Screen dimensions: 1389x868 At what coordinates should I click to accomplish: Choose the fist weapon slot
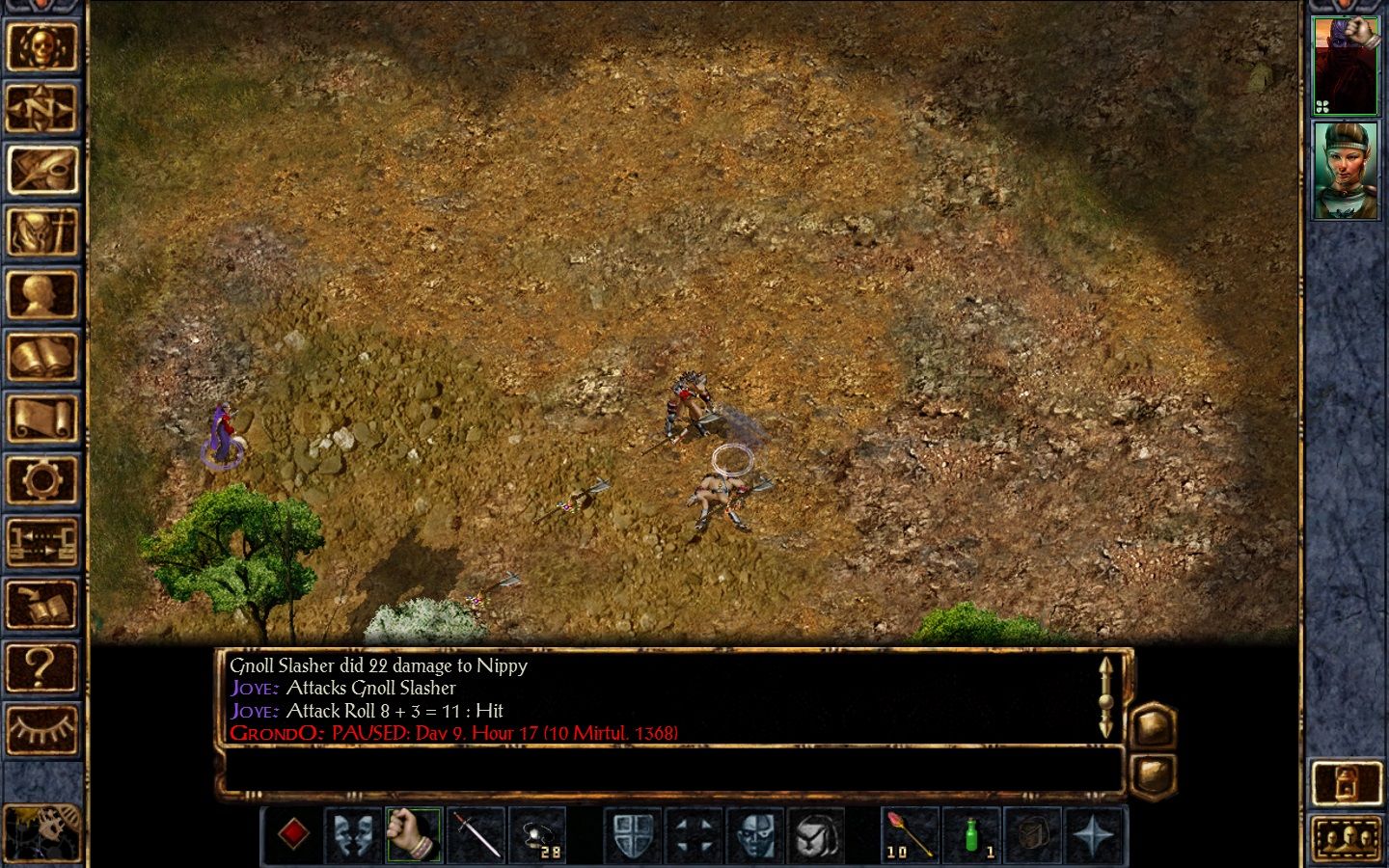(414, 833)
